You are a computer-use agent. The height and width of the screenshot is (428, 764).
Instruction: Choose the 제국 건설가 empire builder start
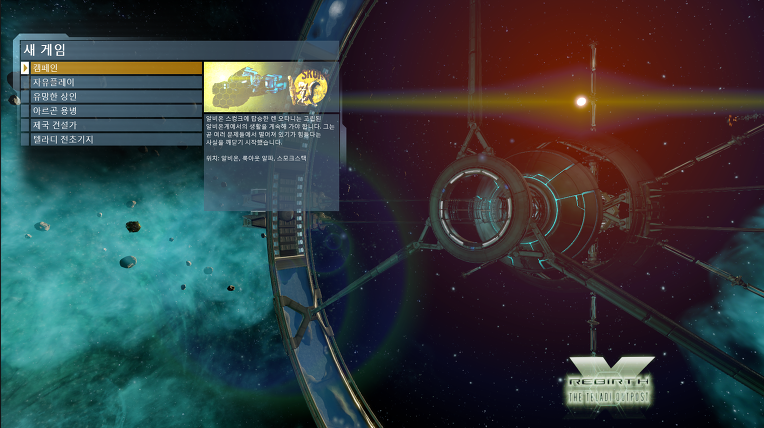point(110,125)
